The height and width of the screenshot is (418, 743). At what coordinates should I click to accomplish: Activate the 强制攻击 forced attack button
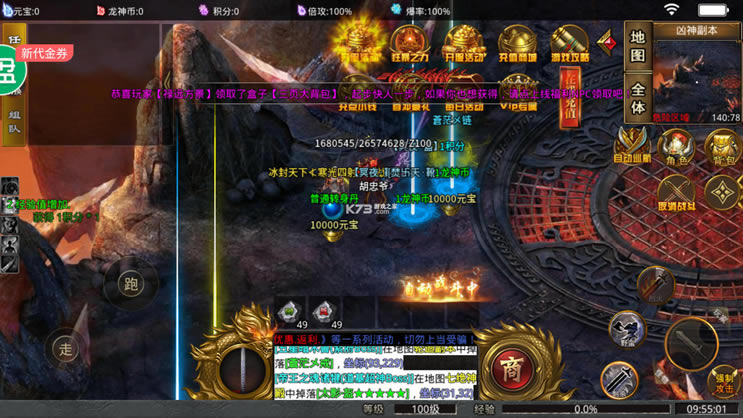(x=723, y=380)
